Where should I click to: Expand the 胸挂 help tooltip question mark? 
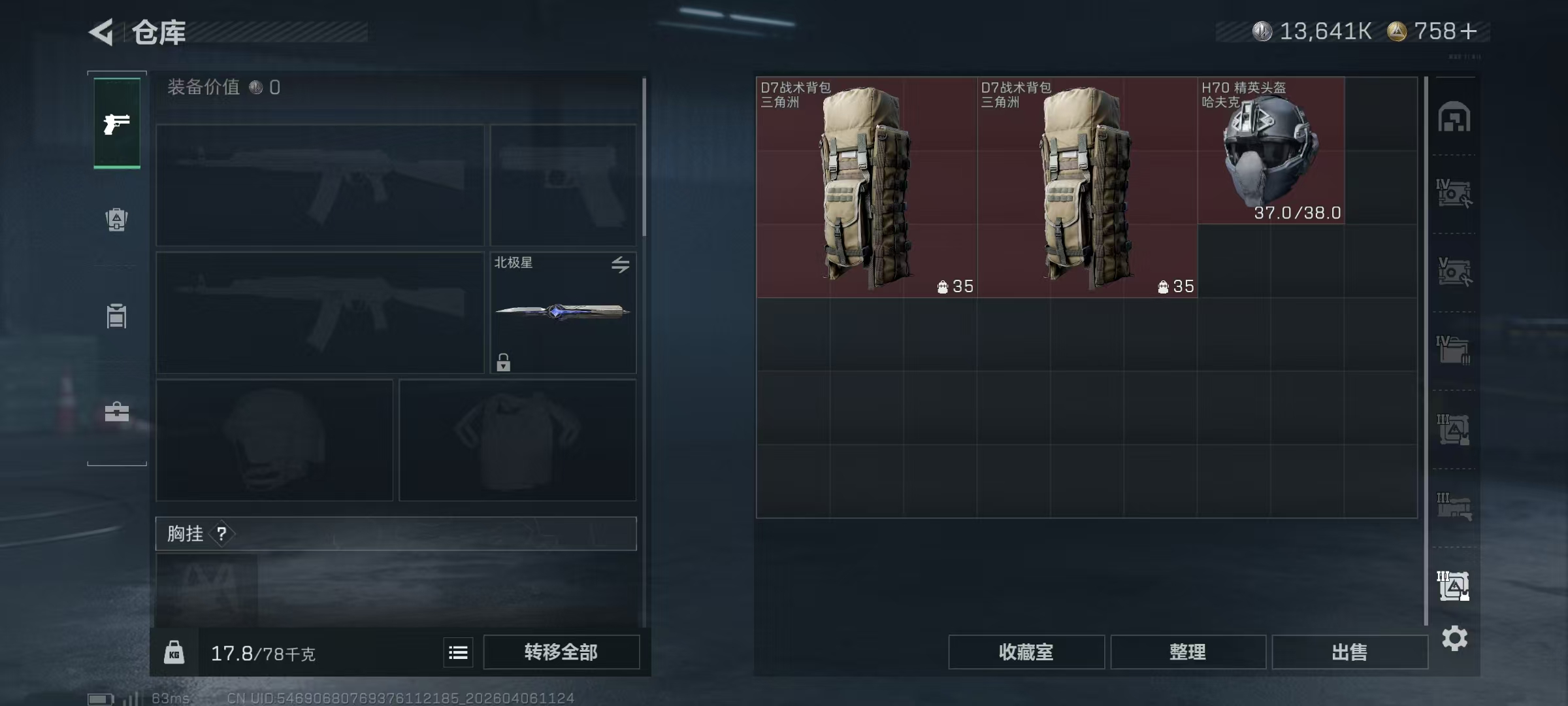coord(223,533)
